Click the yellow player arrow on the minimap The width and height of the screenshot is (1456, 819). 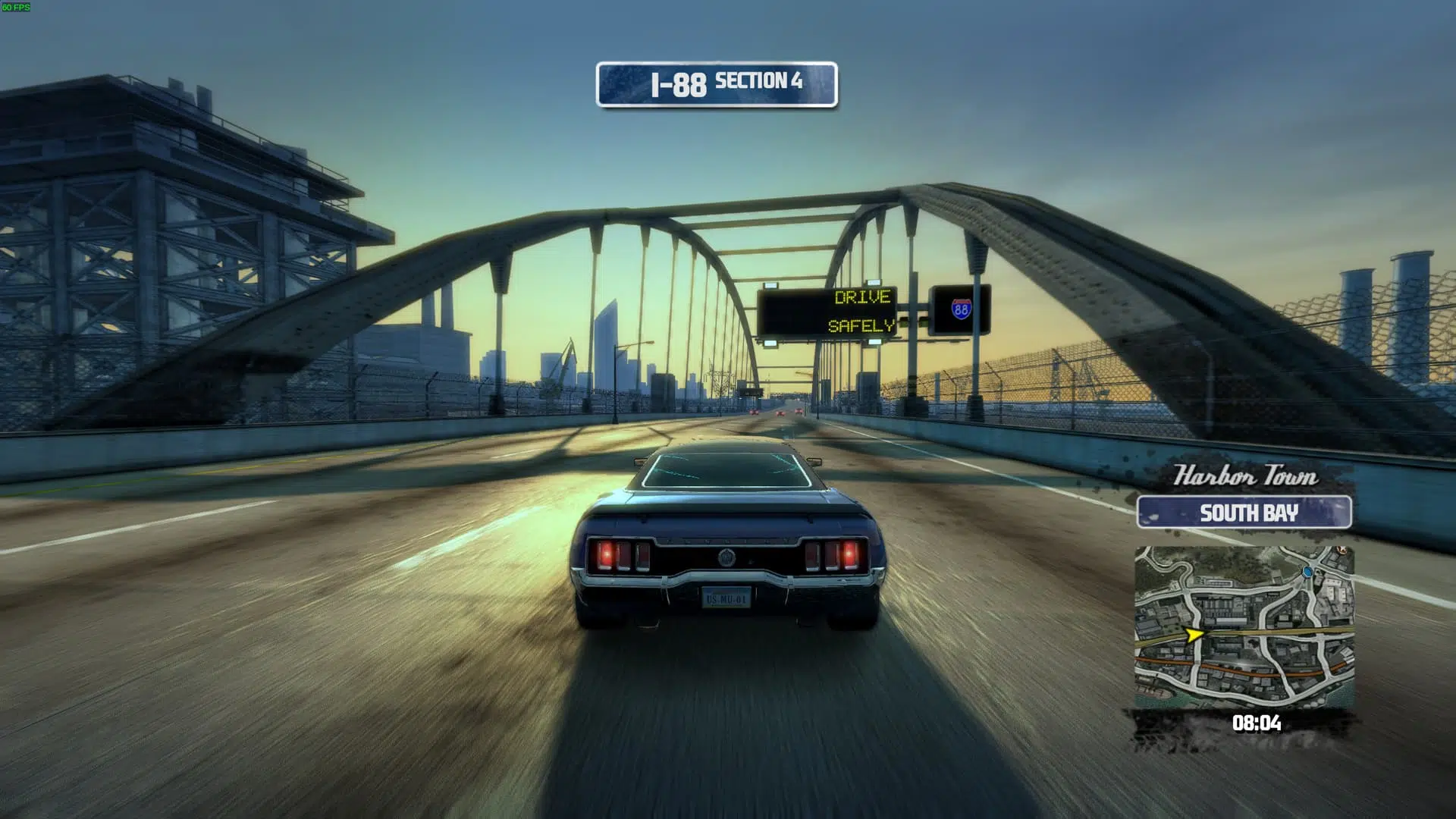pos(1194,633)
